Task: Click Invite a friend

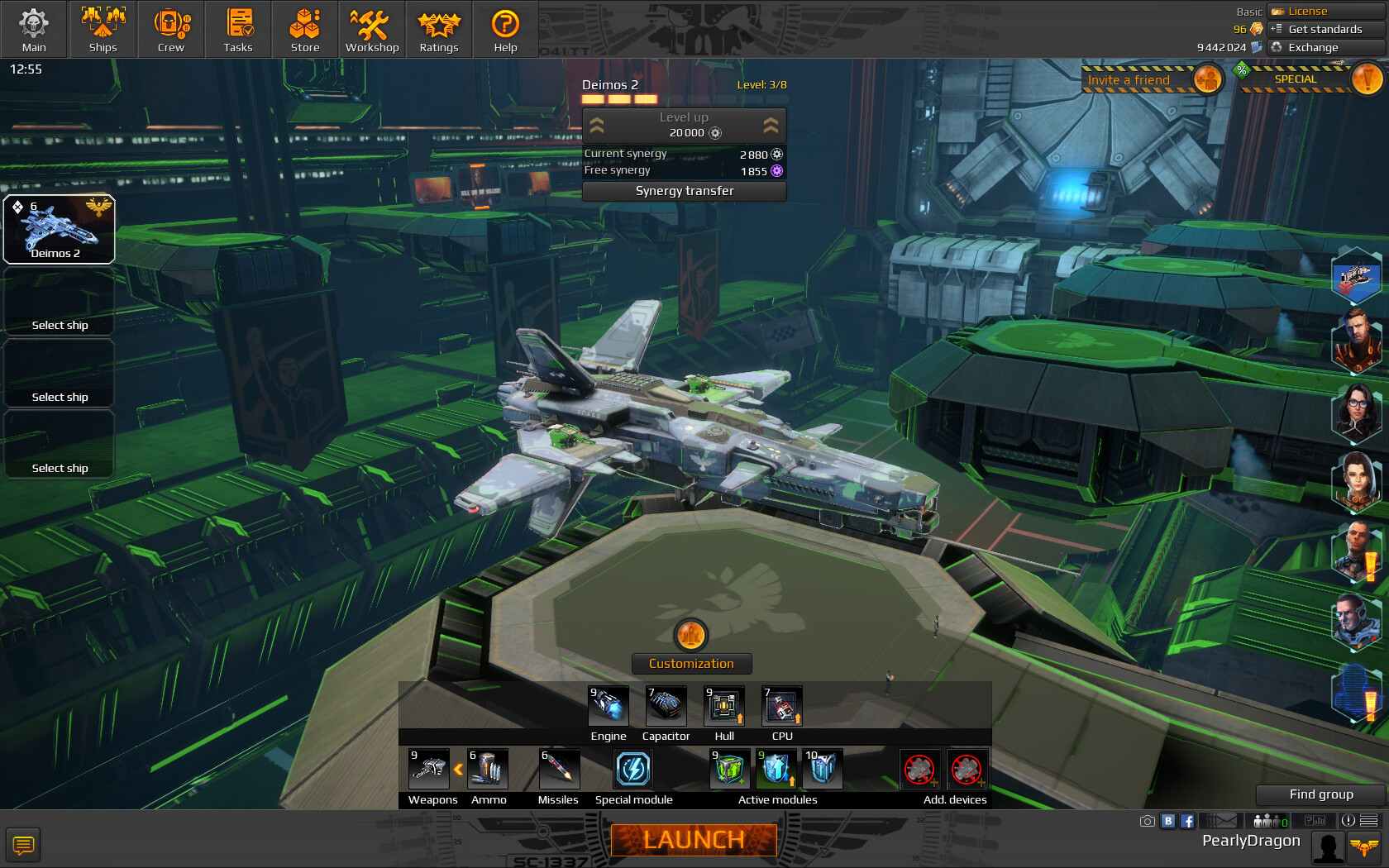Action: [1129, 80]
